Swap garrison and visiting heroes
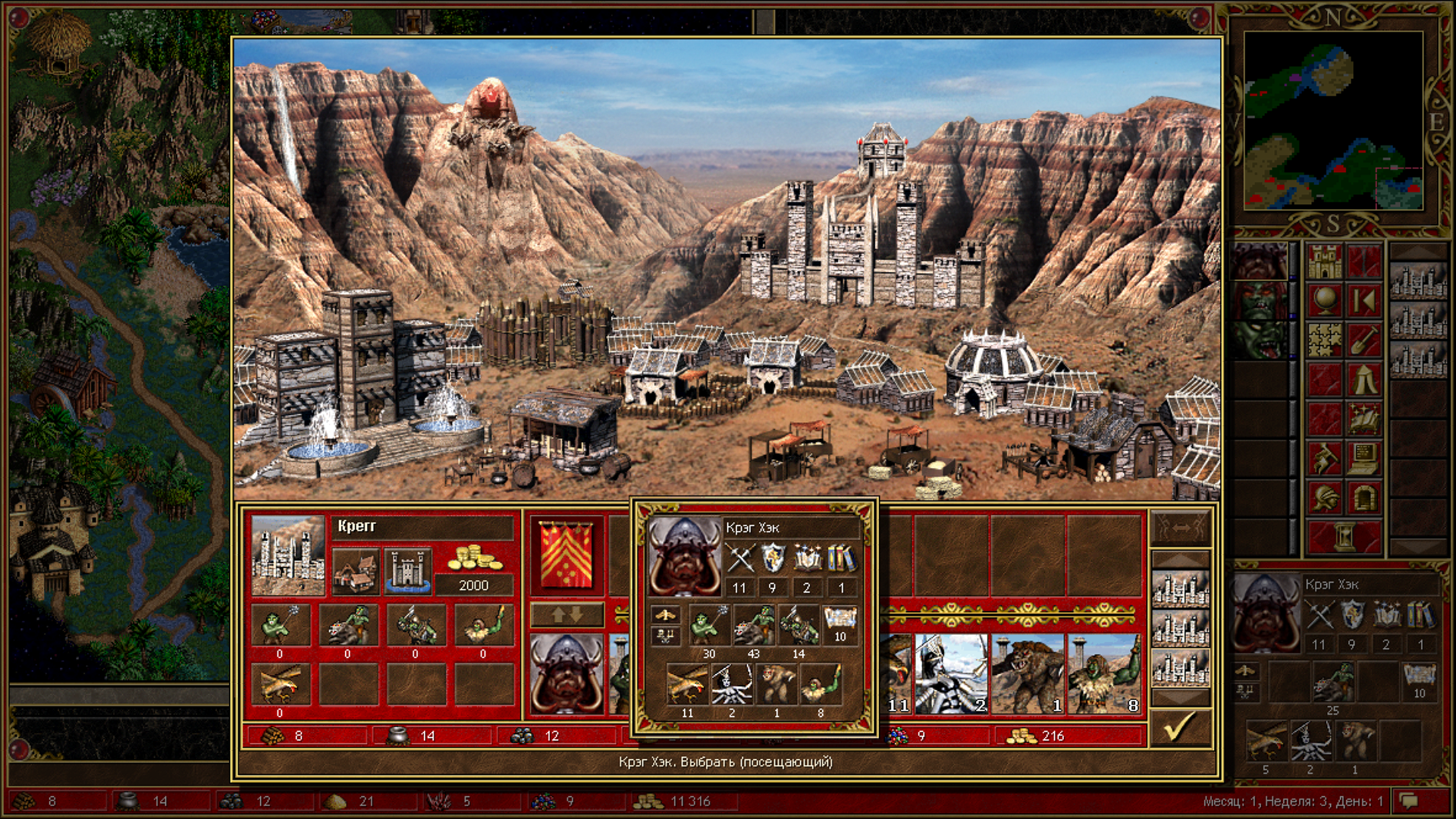 tap(566, 614)
